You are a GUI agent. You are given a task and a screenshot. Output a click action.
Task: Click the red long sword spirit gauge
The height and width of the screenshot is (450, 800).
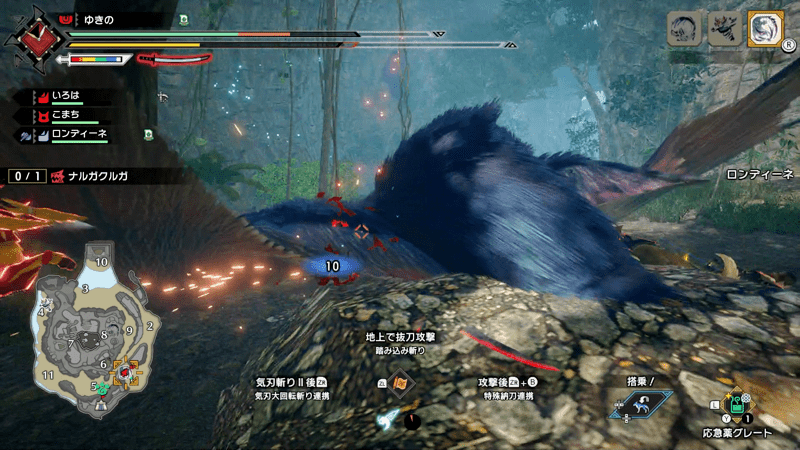pos(175,59)
